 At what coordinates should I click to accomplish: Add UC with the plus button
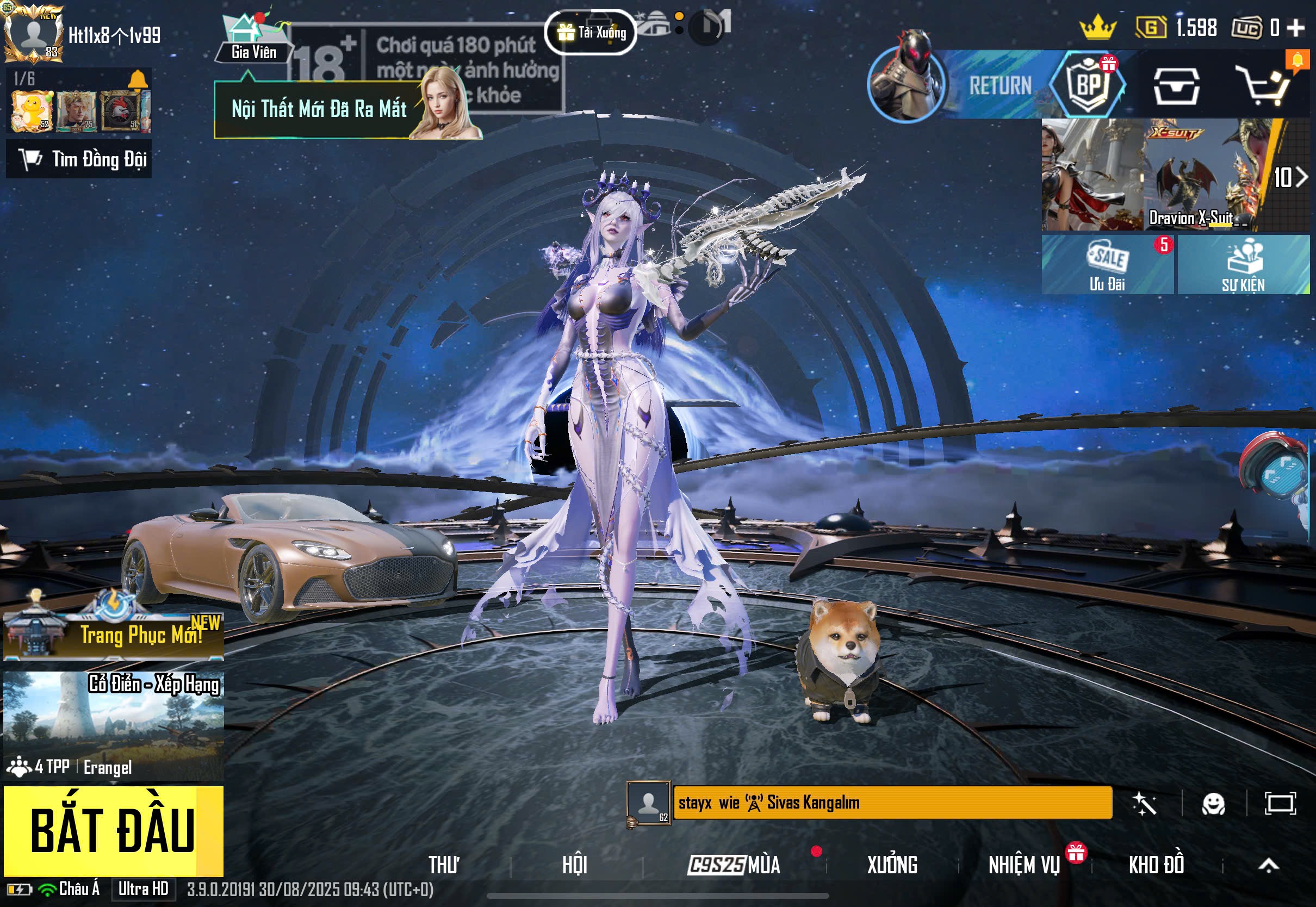(x=1296, y=27)
